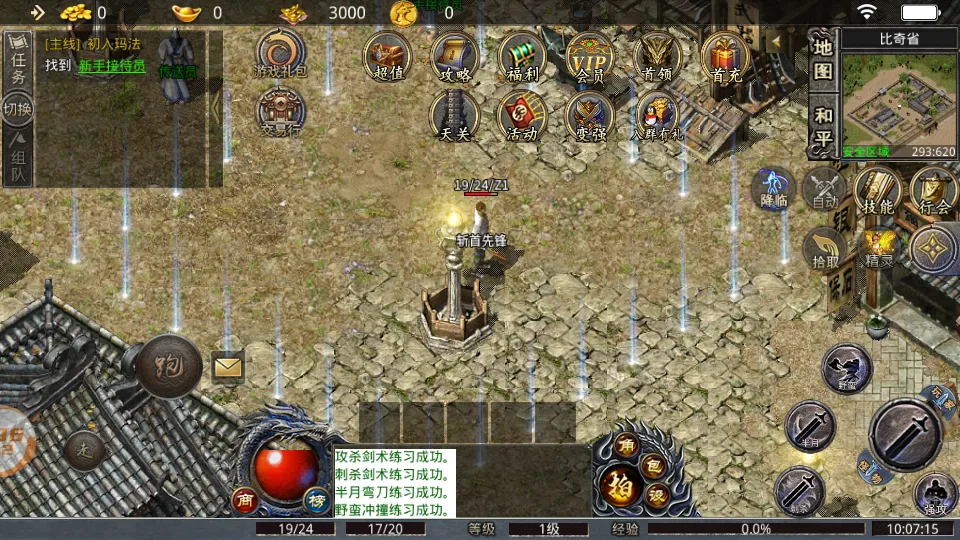The height and width of the screenshot is (540, 960).
Task: Open the 攻略 strategy guide scroll
Action: point(455,56)
